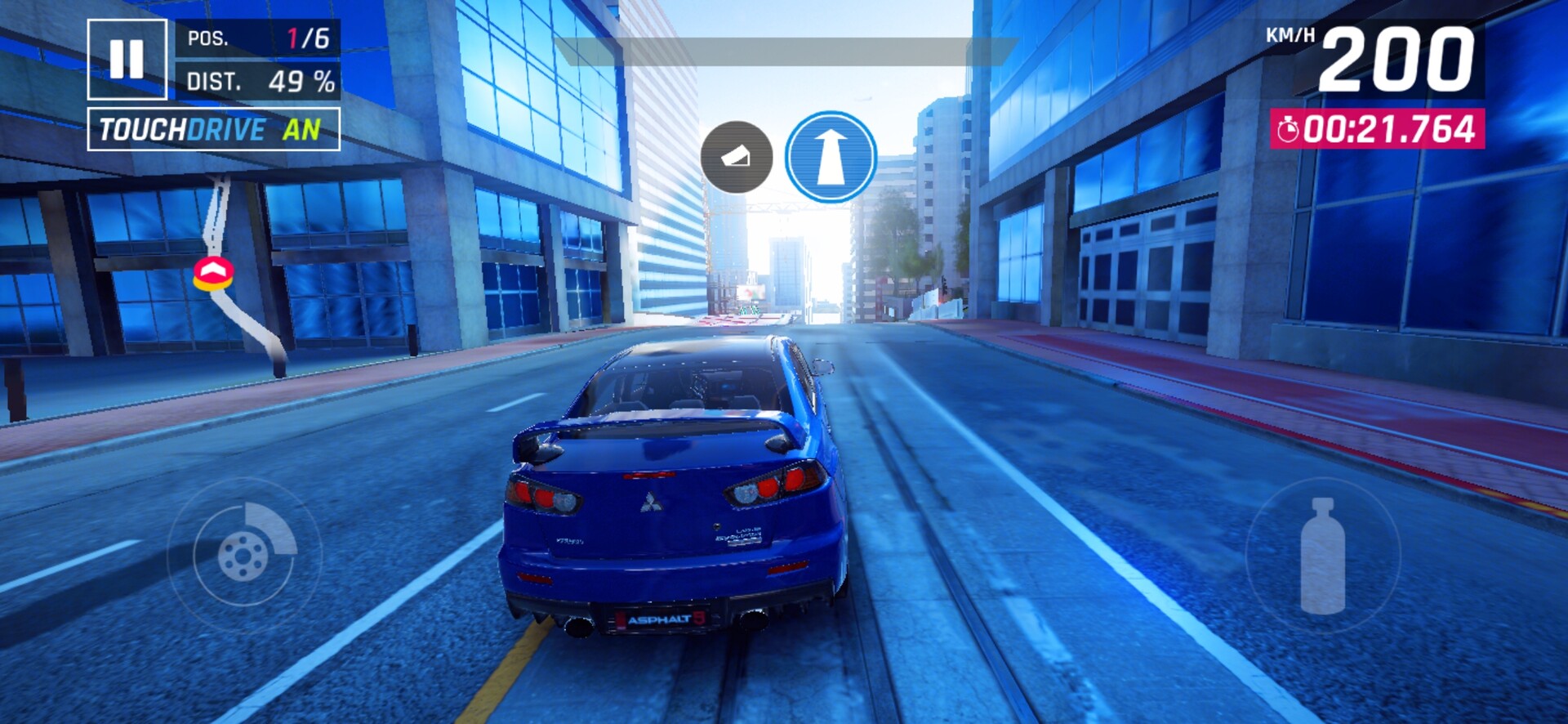The height and width of the screenshot is (724, 1568).
Task: Tap the brake drift button
Action: coord(244,555)
